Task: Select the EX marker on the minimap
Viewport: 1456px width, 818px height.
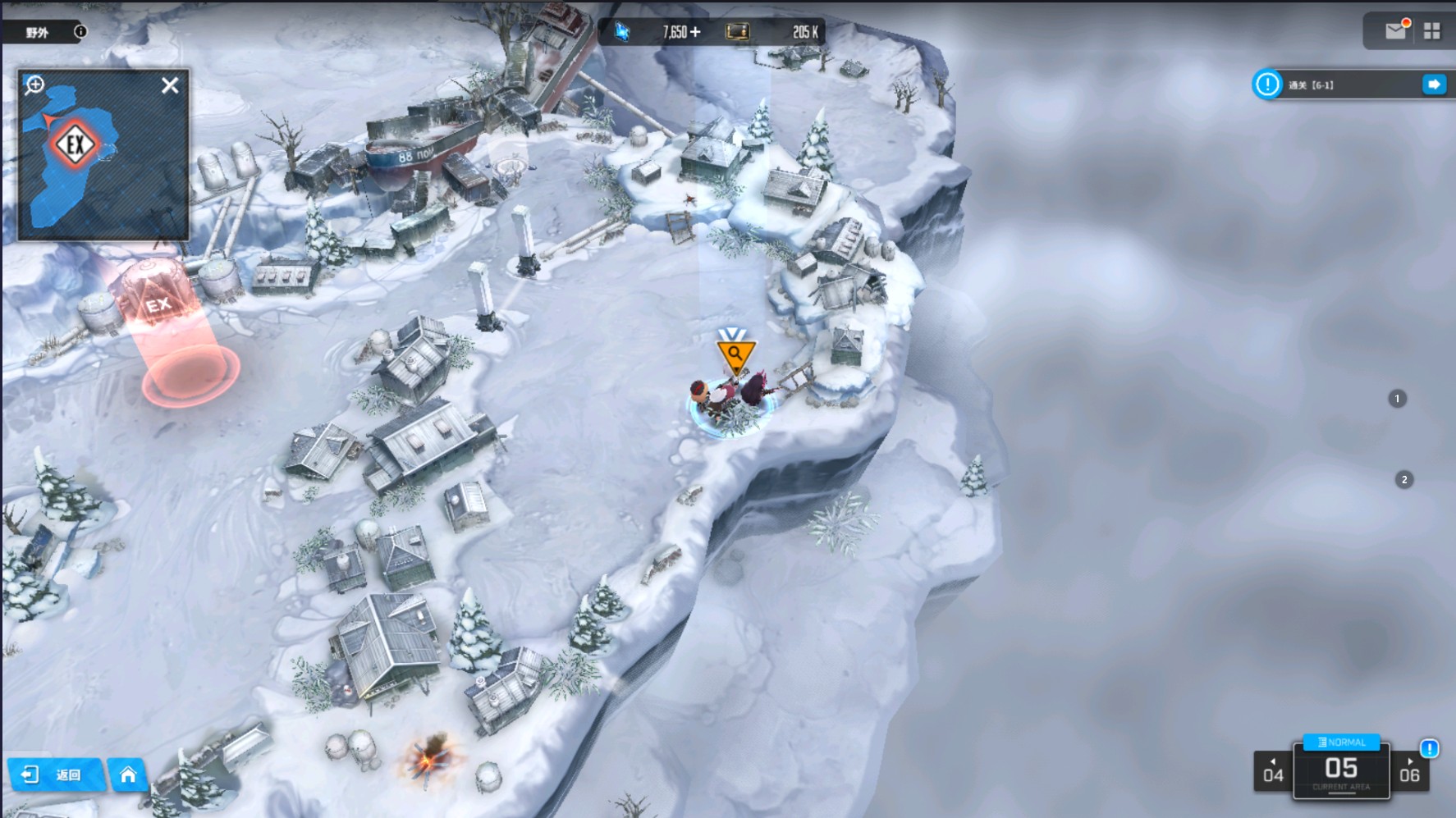Action: click(75, 145)
